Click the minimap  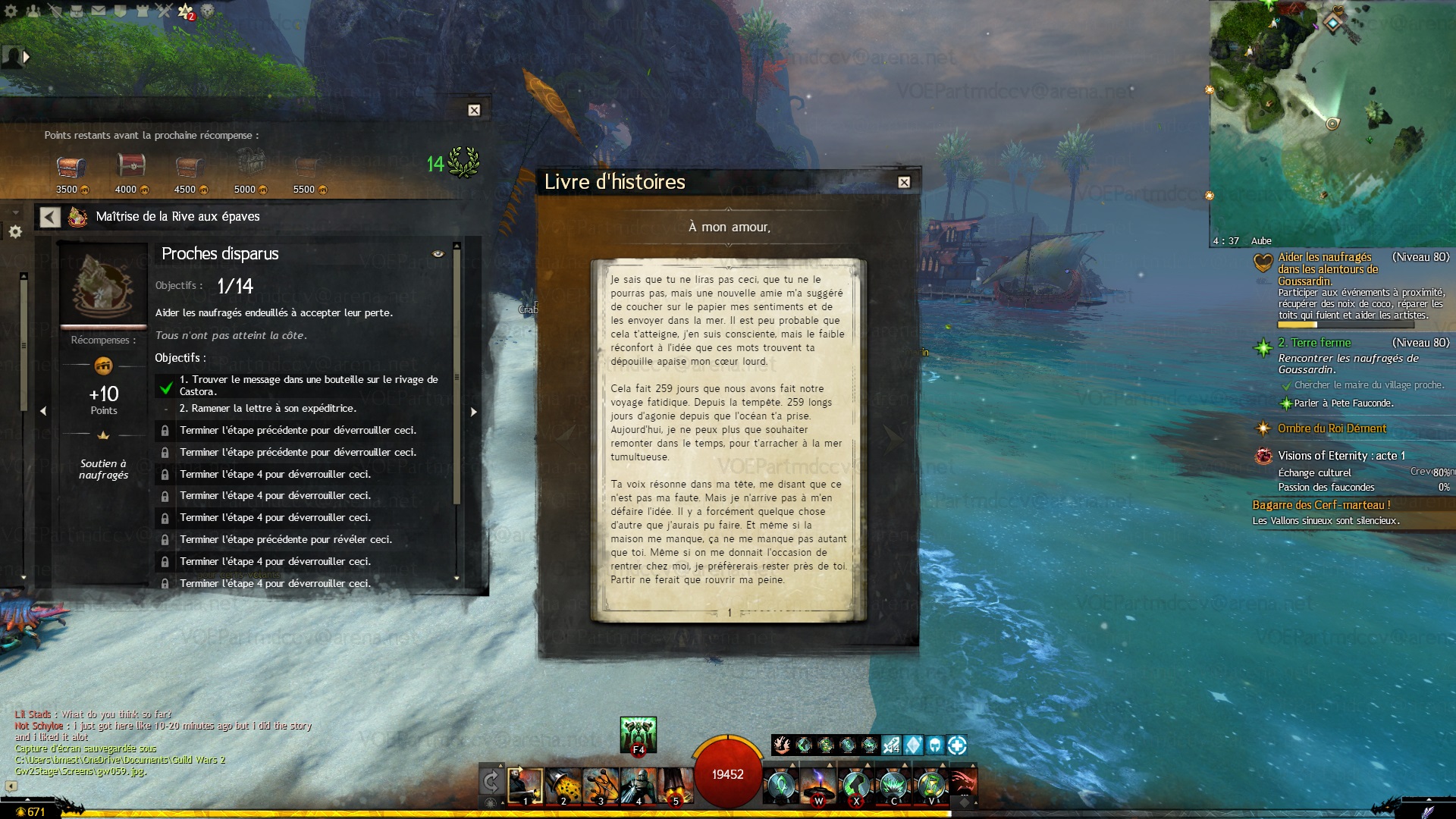(1332, 121)
